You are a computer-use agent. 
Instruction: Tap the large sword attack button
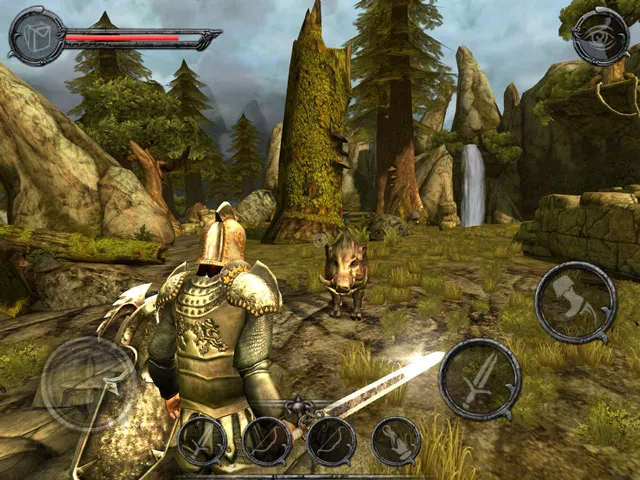(480, 379)
